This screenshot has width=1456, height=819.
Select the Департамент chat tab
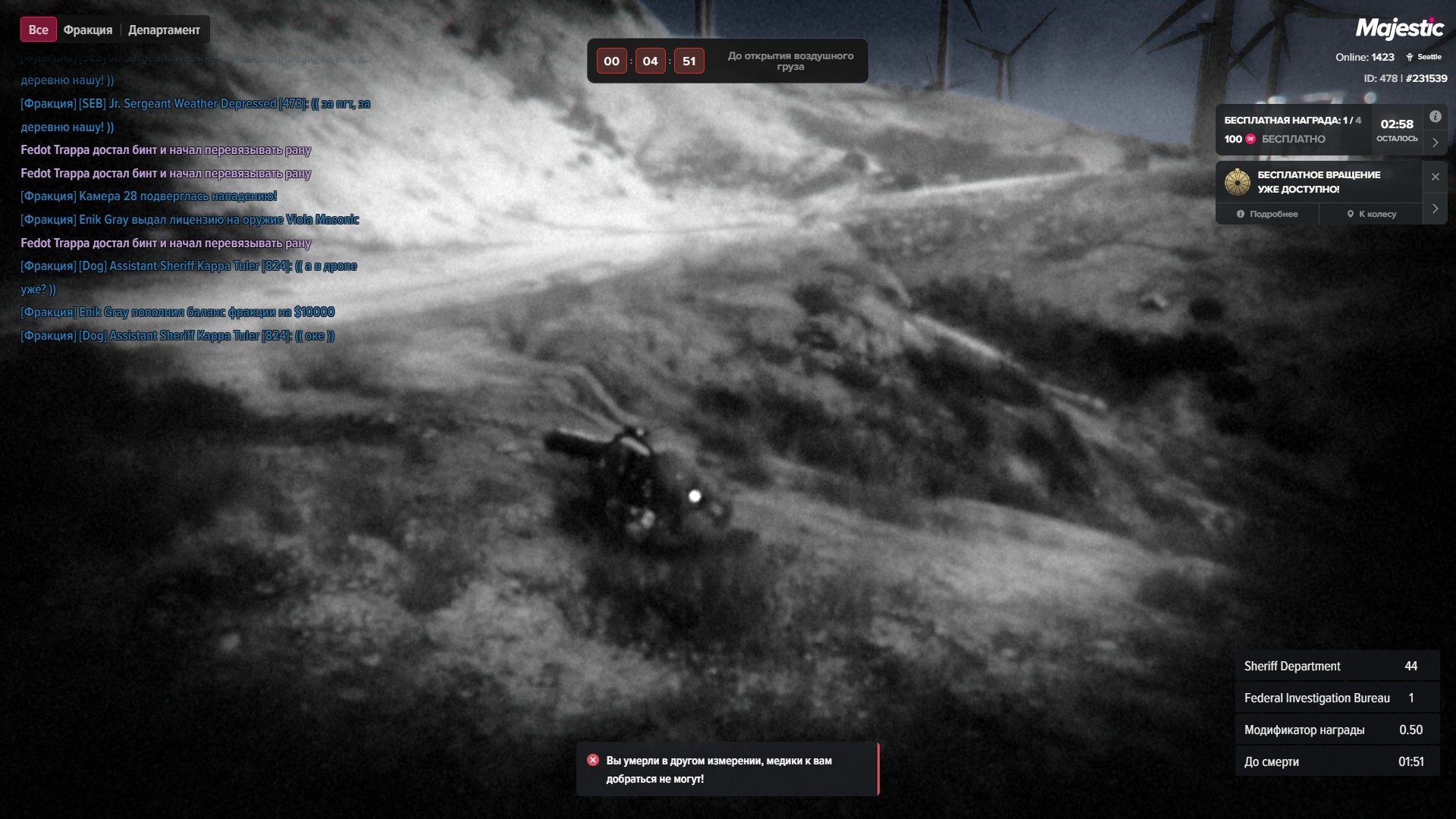coord(164,30)
